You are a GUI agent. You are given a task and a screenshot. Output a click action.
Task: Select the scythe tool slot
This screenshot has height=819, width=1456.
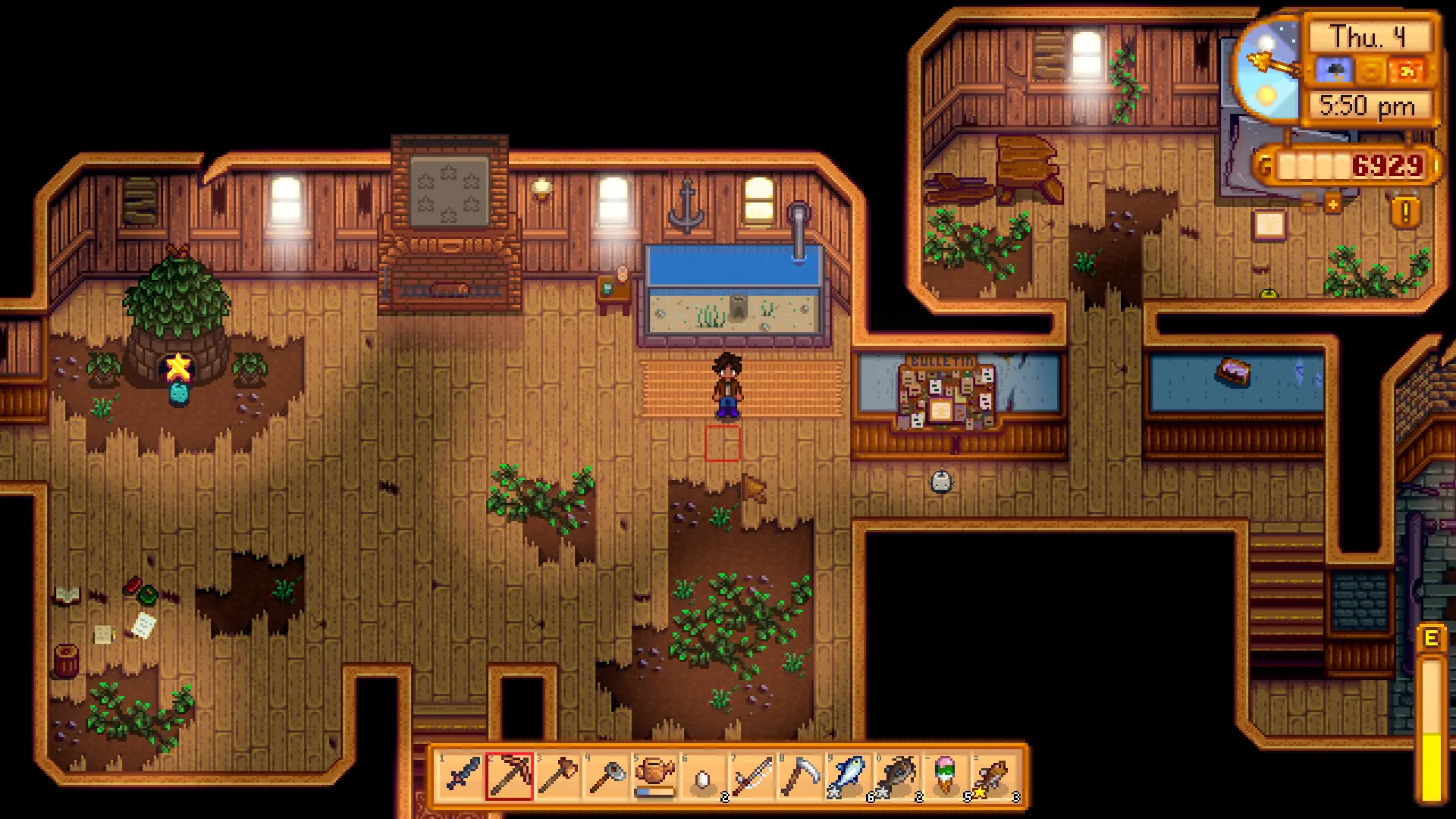pos(801,777)
